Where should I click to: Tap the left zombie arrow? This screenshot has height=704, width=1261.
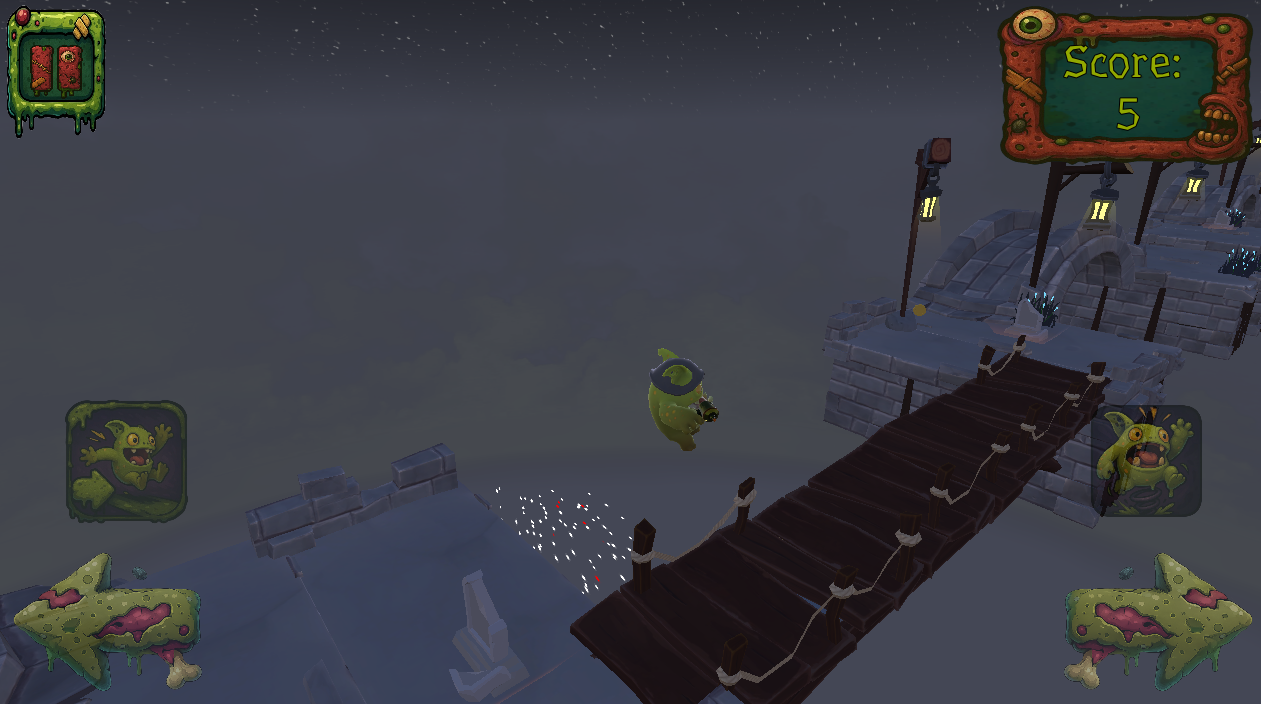[x=106, y=619]
